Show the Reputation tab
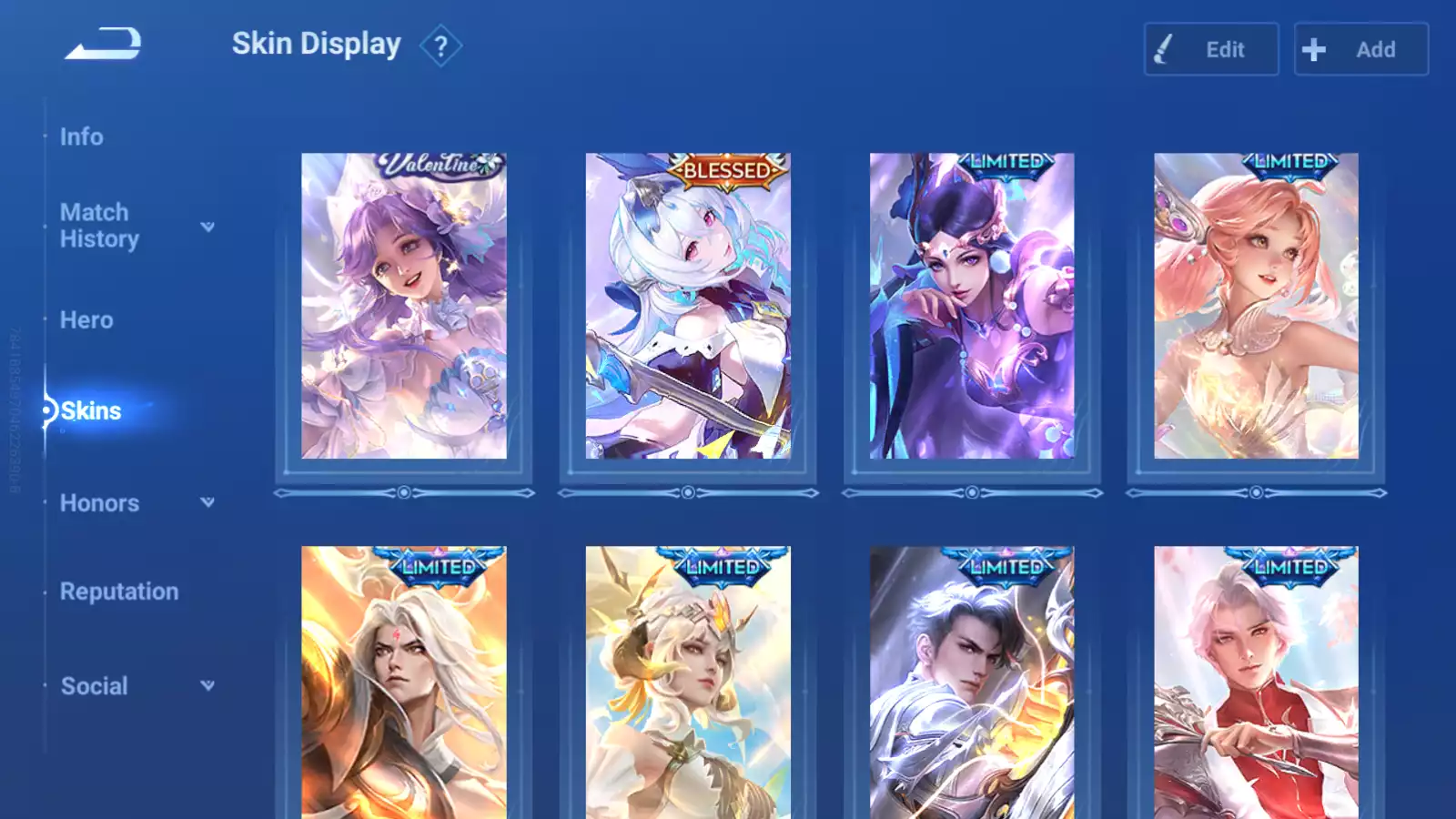This screenshot has height=819, width=1456. click(x=119, y=591)
